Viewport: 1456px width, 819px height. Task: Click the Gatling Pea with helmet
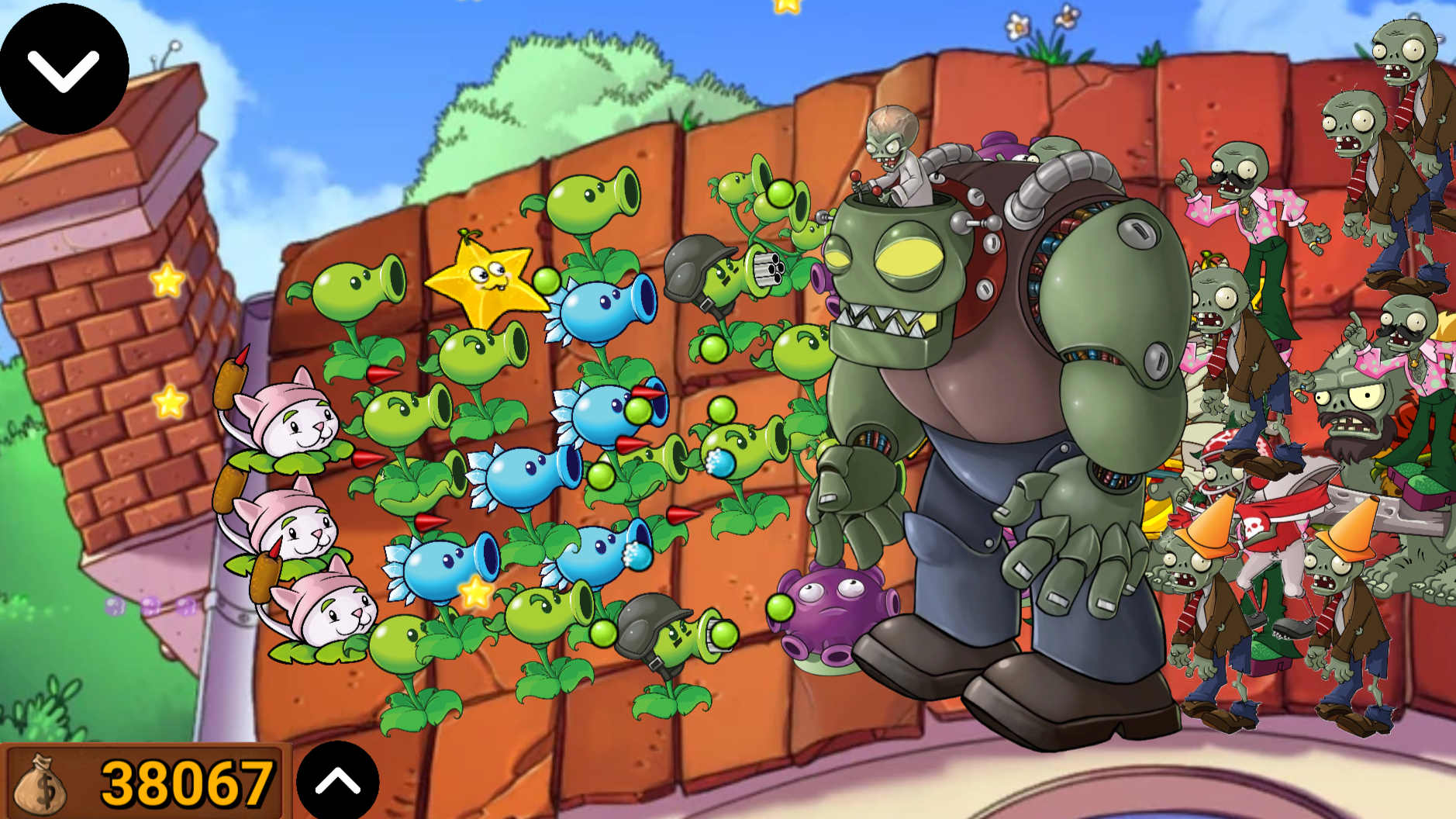[721, 271]
